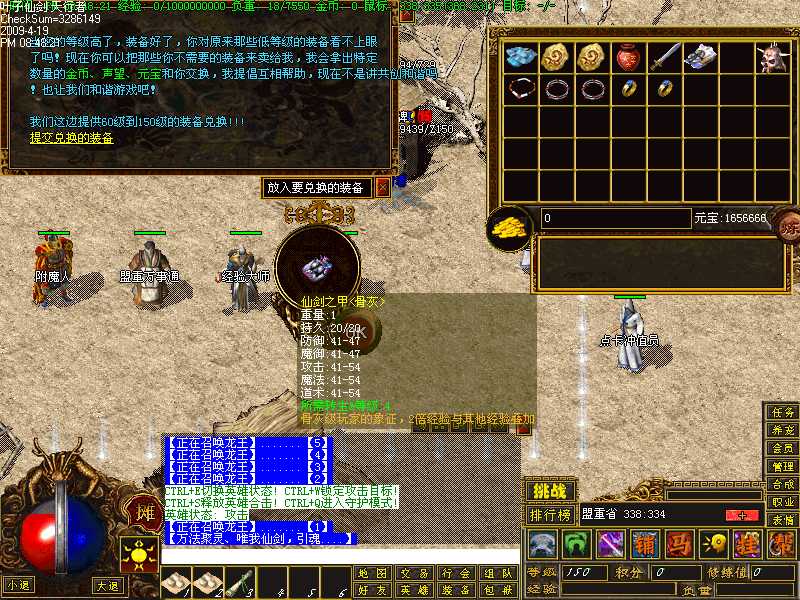Click the 小退 logout button

tap(19, 585)
